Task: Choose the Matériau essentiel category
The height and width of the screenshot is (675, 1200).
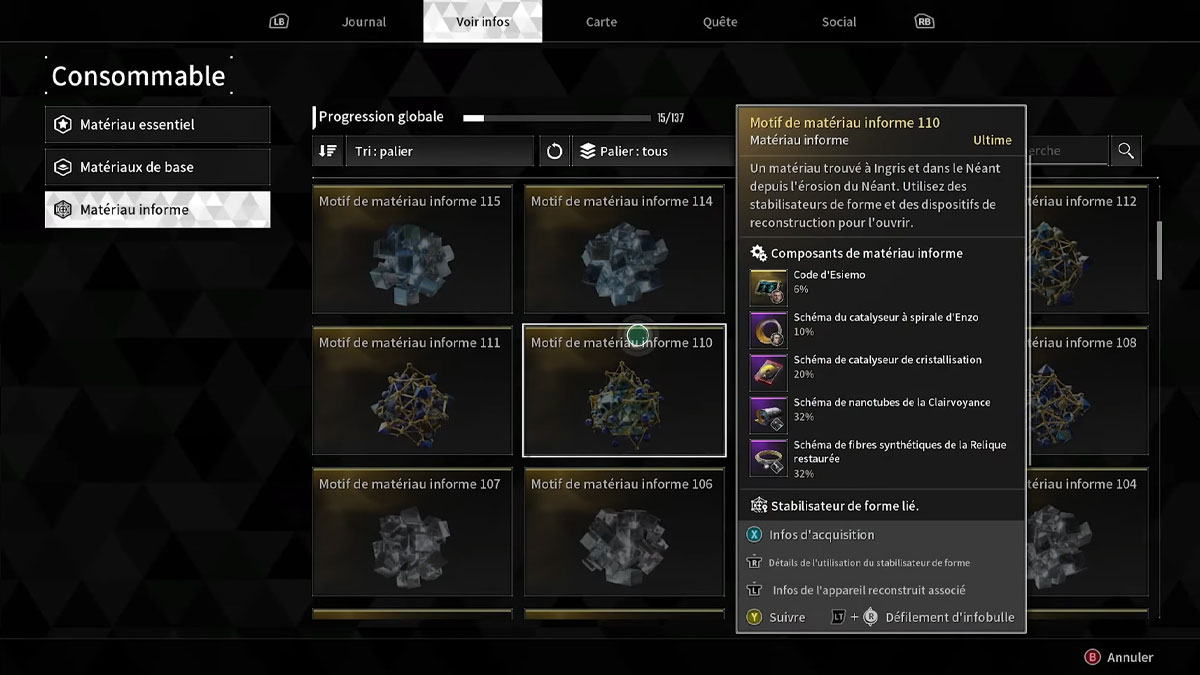Action: (x=158, y=125)
